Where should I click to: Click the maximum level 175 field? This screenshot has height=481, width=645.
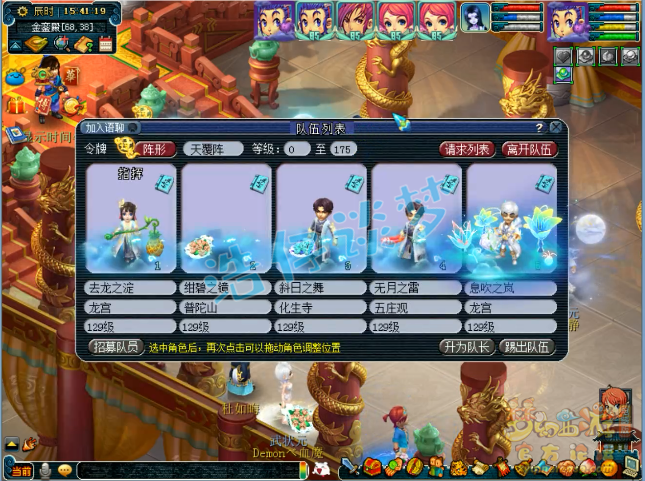coord(343,149)
